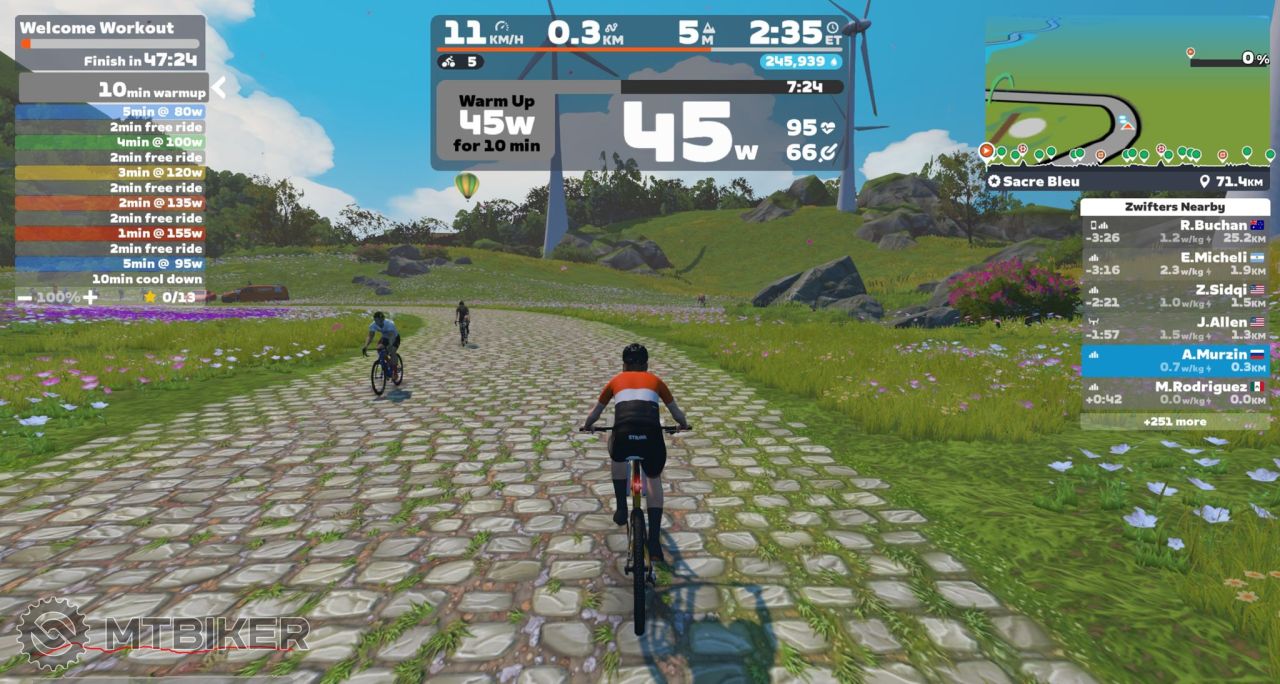The height and width of the screenshot is (684, 1280).
Task: Click the Sacre Bleu route name bar
Action: pyautogui.click(x=1128, y=181)
